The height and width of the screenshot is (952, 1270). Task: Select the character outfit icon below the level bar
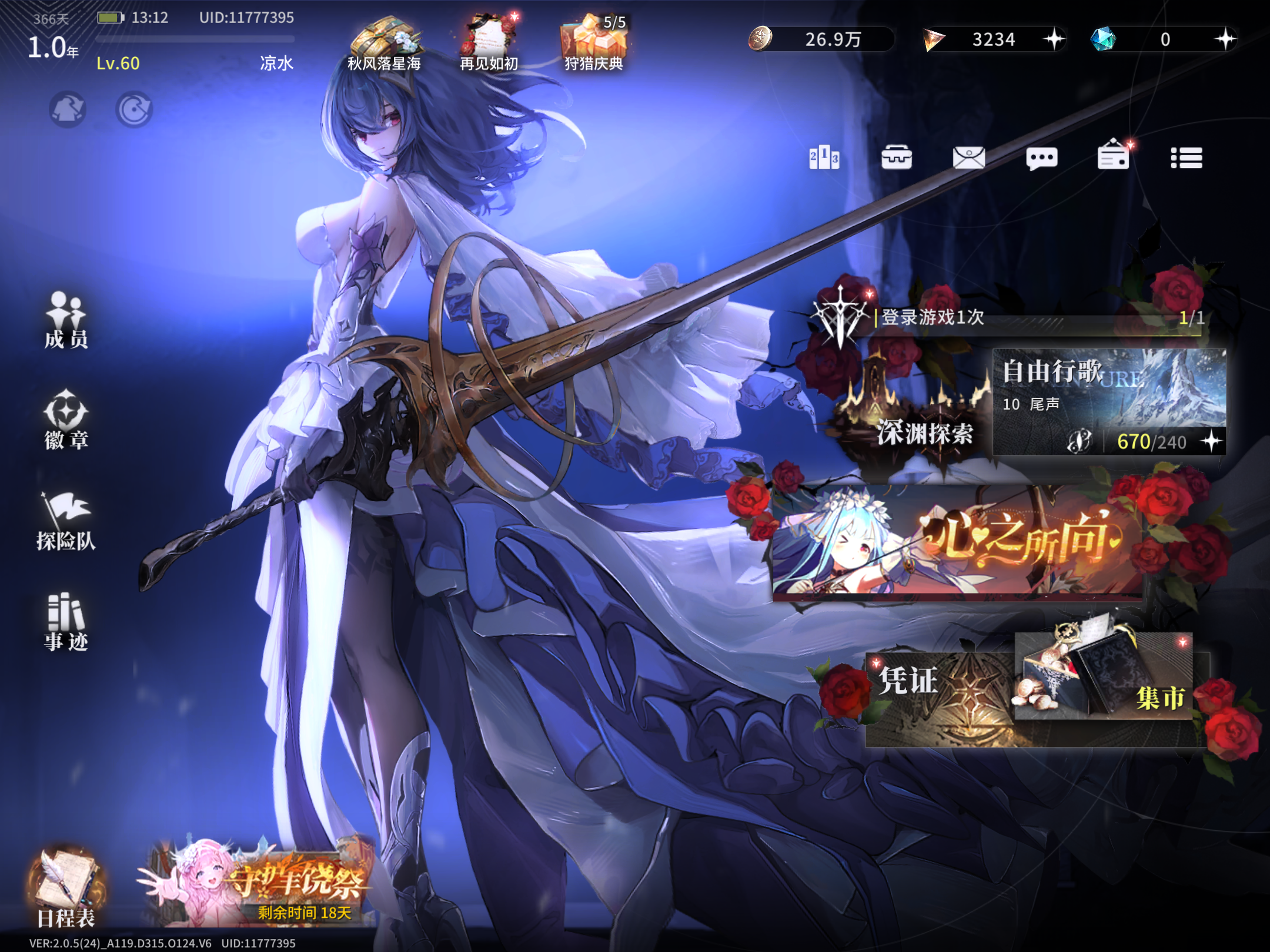pyautogui.click(x=68, y=109)
